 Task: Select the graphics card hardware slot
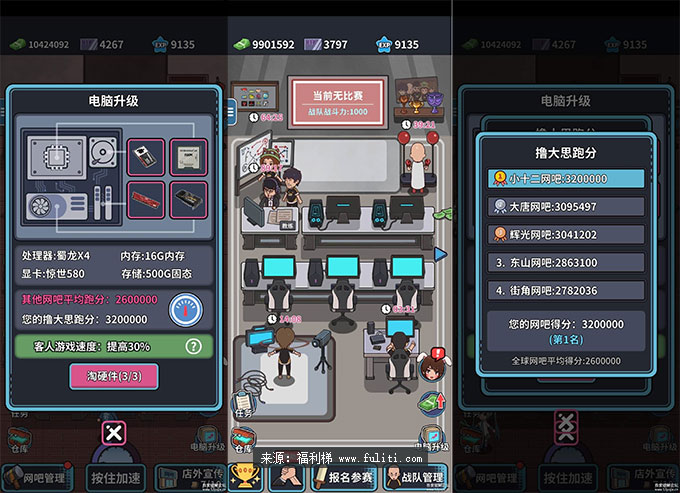pos(188,198)
